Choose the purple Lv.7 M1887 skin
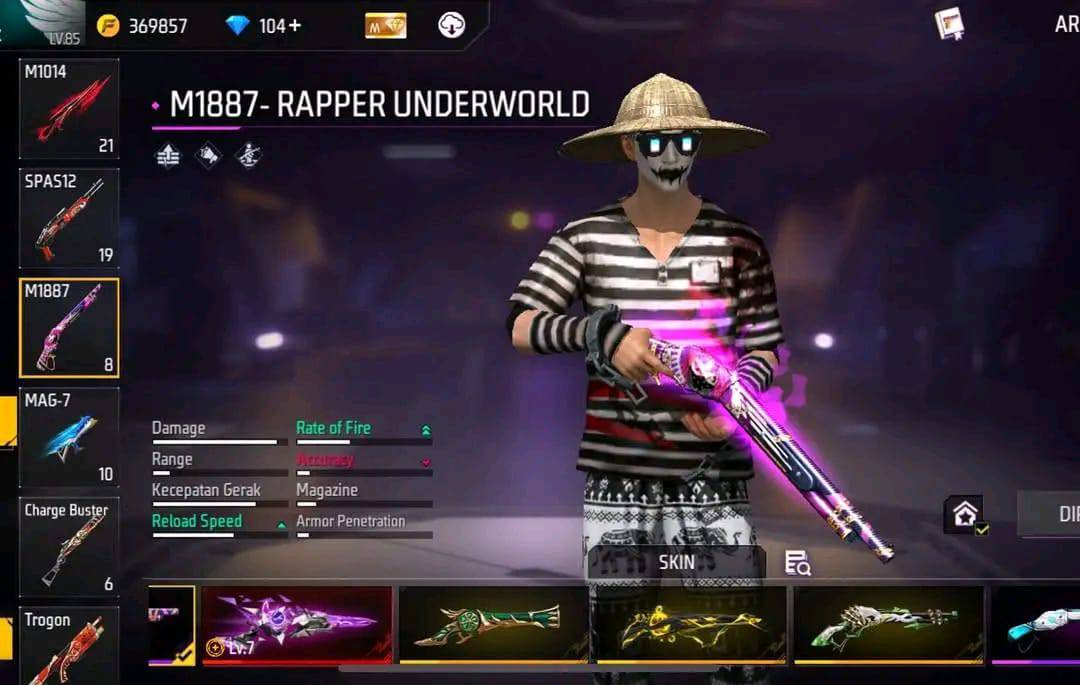The image size is (1080, 685). pyautogui.click(x=296, y=624)
